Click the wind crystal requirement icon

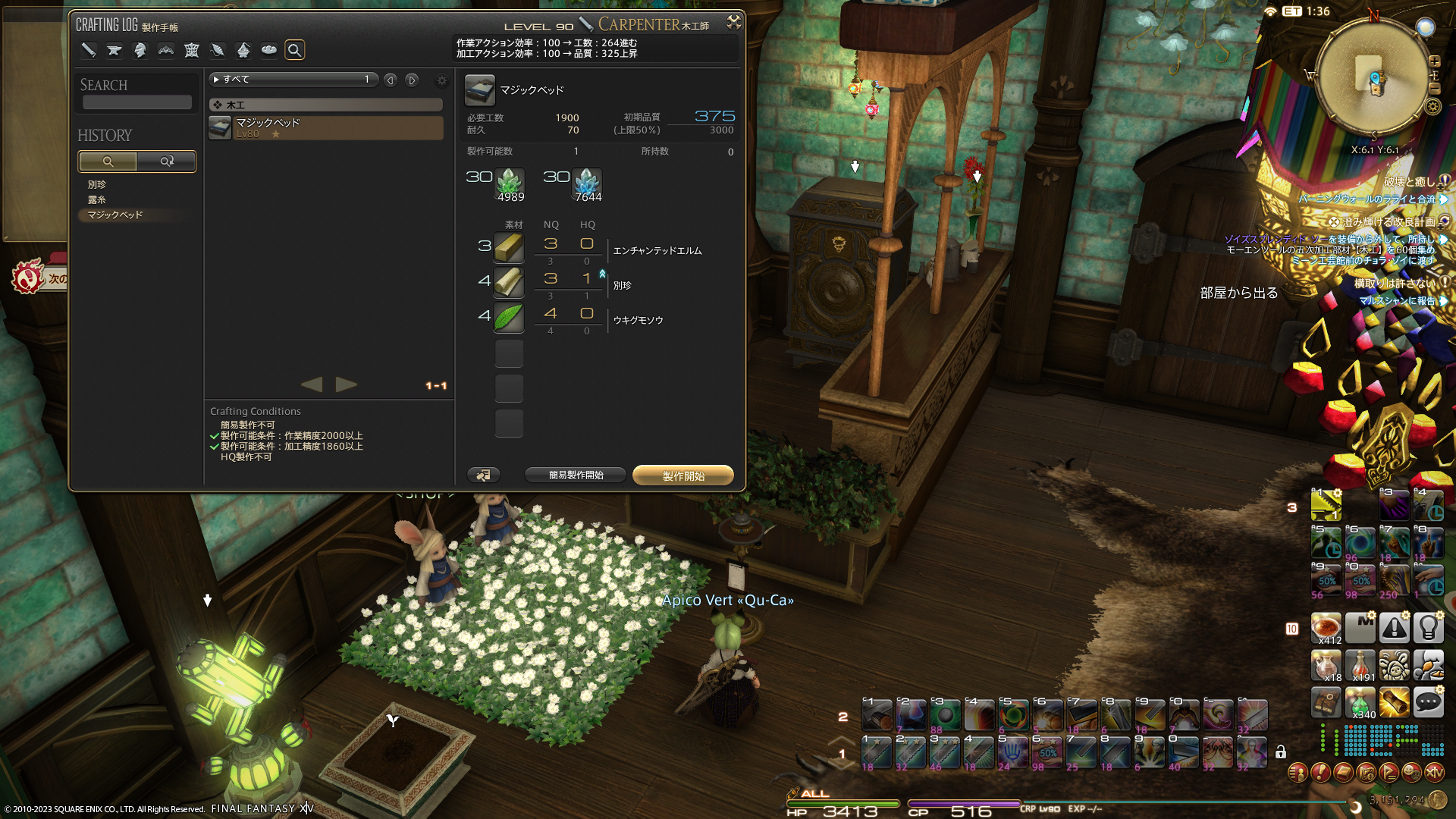[509, 182]
